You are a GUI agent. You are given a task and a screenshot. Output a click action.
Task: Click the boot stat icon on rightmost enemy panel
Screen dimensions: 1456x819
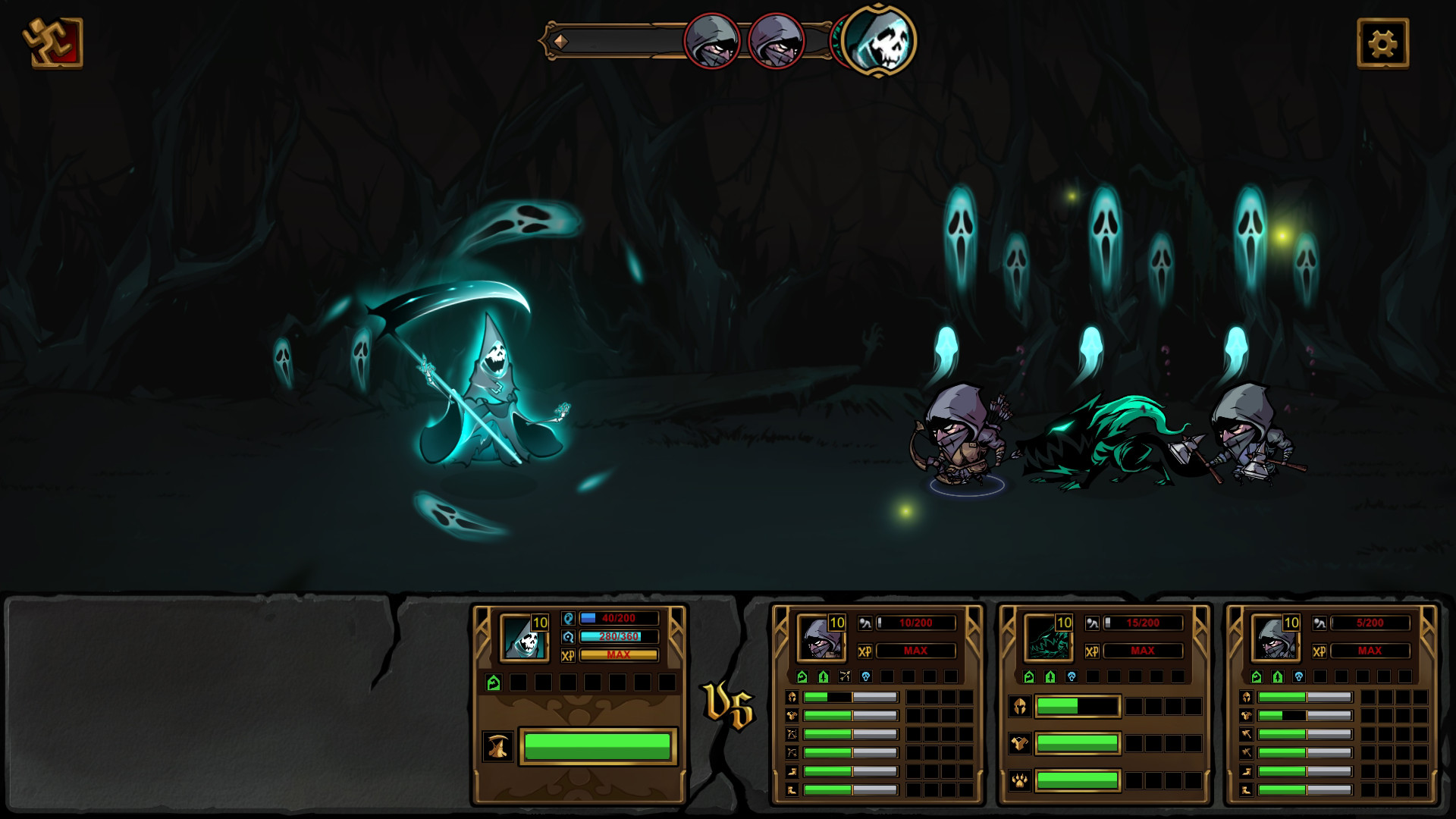1247,770
